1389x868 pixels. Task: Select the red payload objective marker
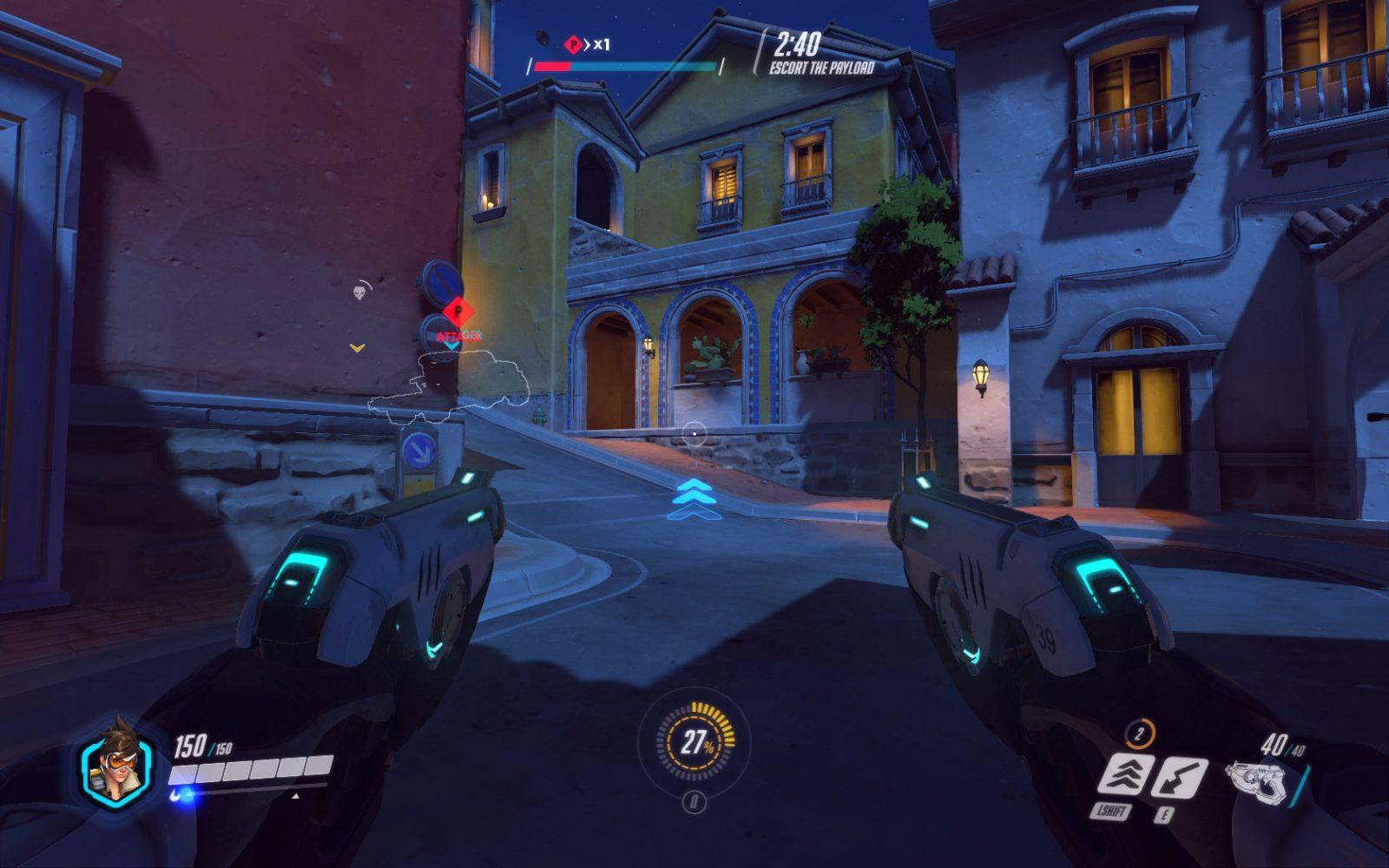click(454, 311)
